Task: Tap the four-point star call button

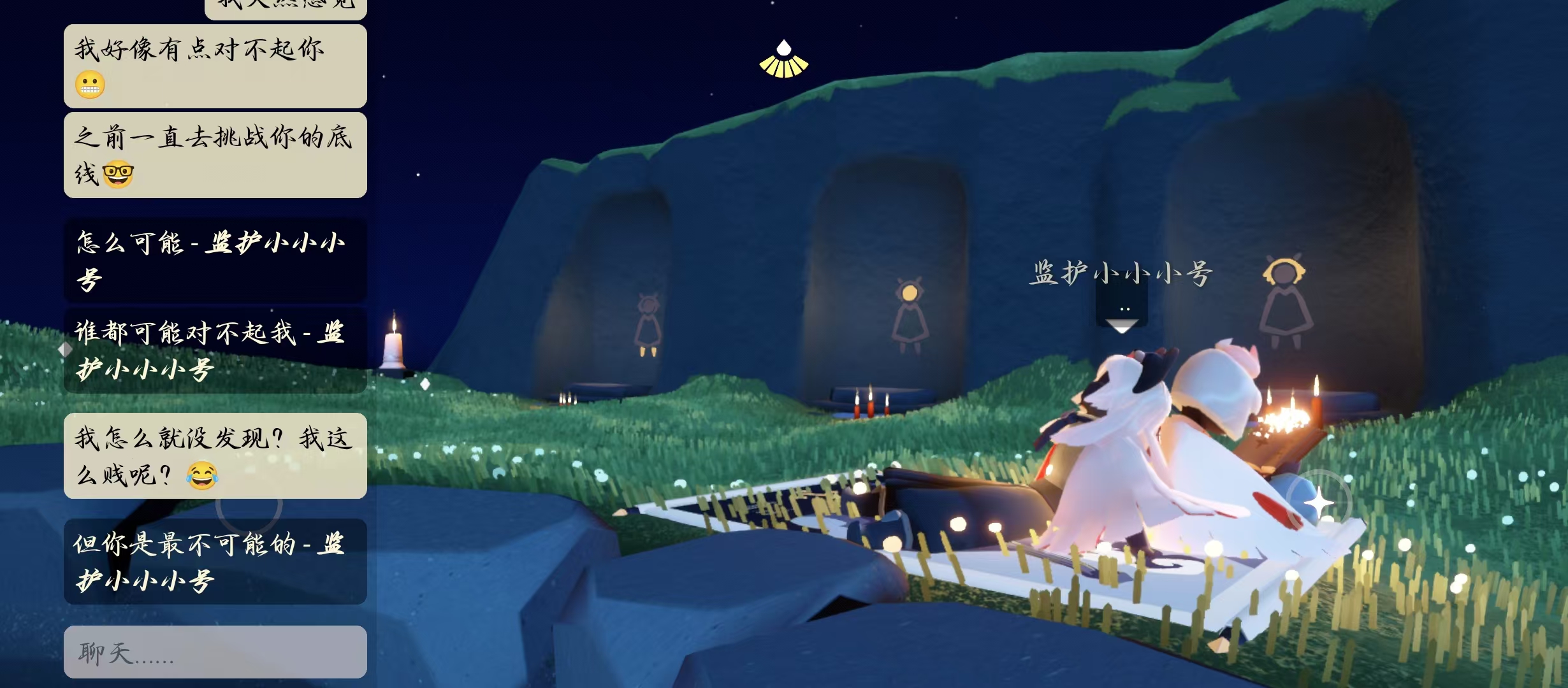Action: tap(1318, 503)
